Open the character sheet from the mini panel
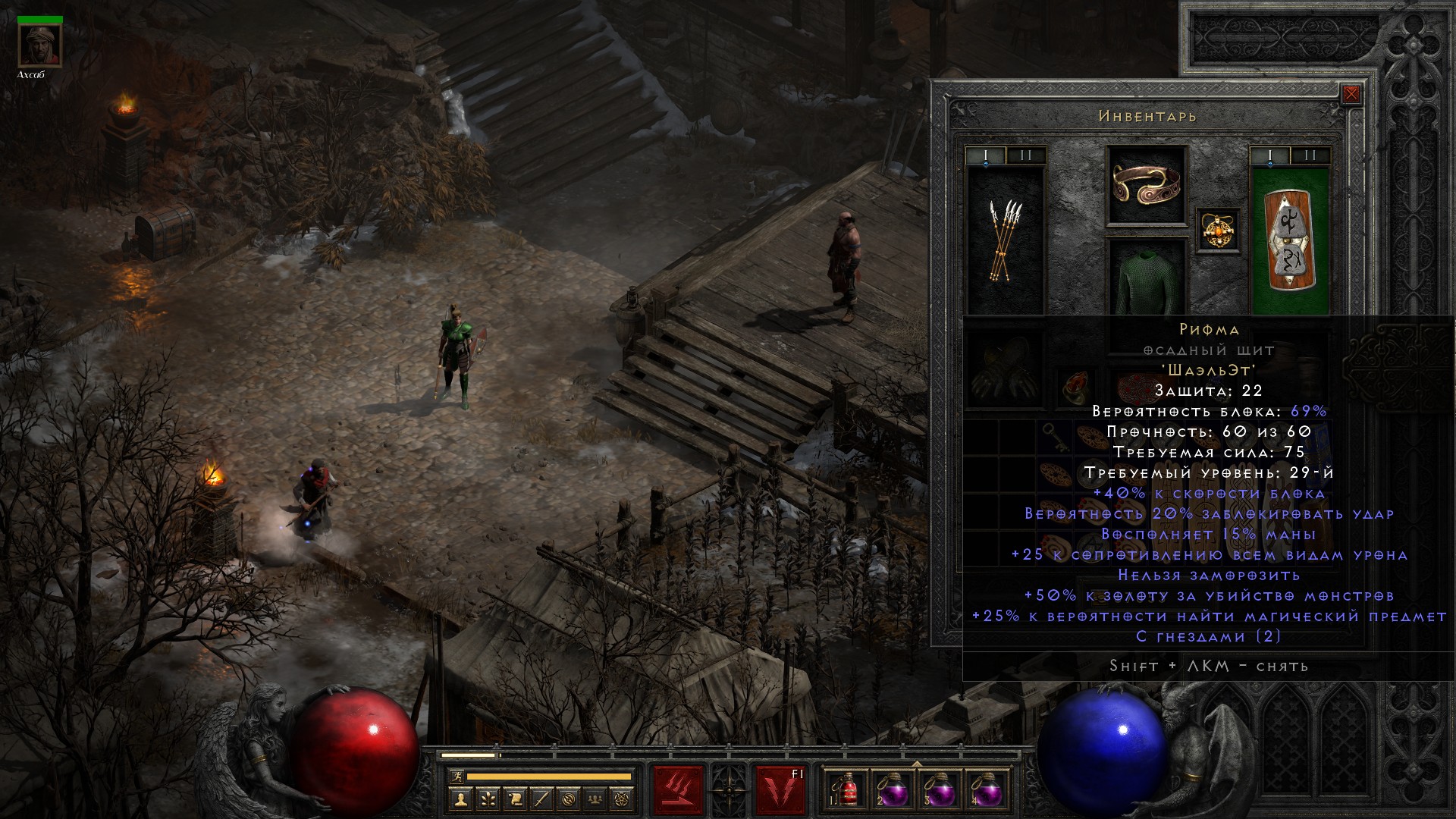The width and height of the screenshot is (1456, 819). tap(460, 799)
